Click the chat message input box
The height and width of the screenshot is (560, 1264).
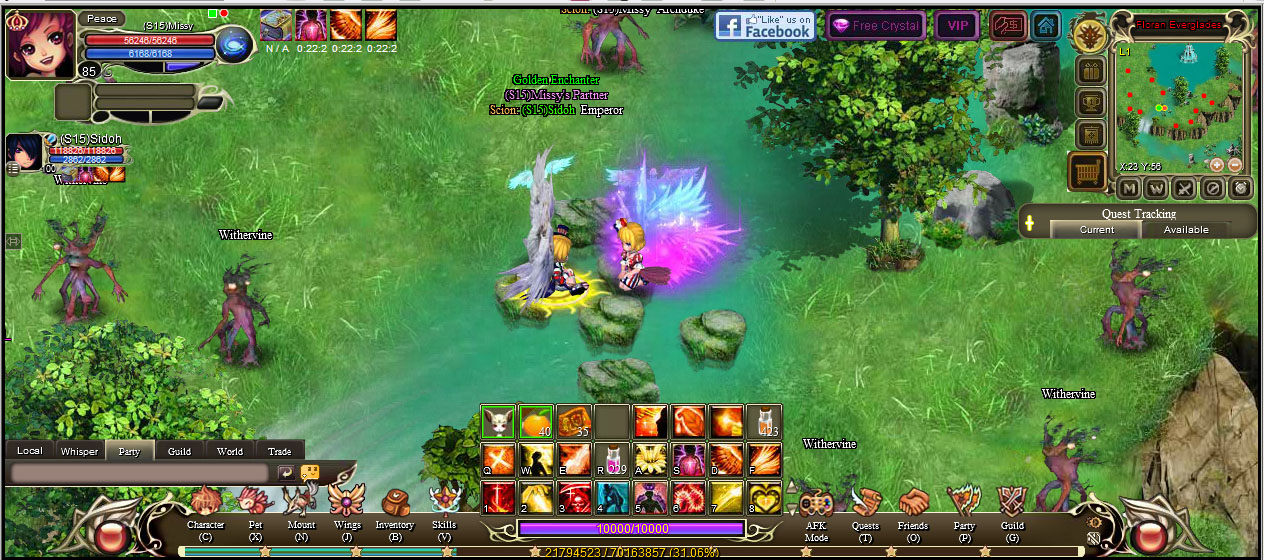(x=140, y=473)
